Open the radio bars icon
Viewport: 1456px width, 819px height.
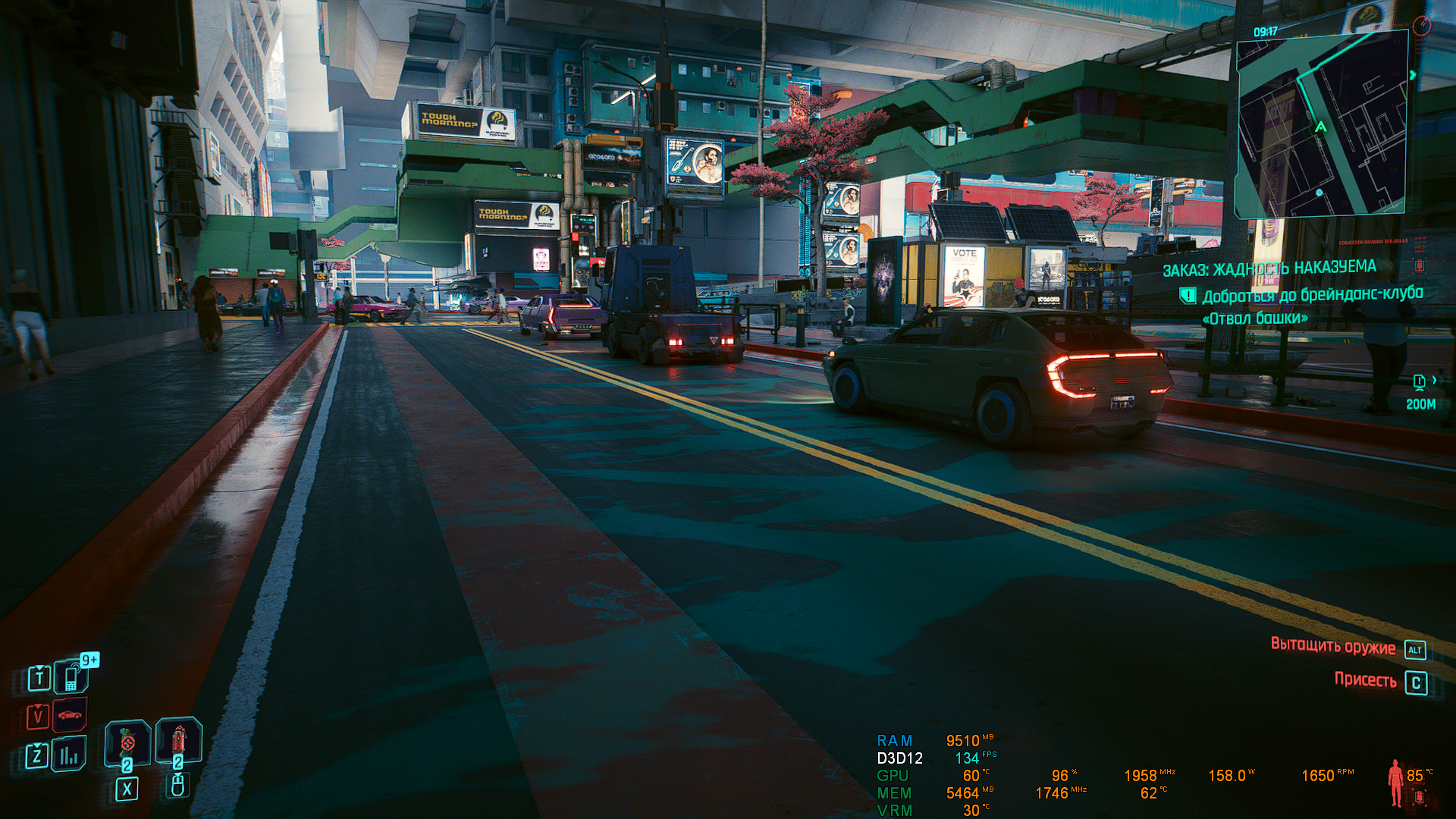[70, 755]
